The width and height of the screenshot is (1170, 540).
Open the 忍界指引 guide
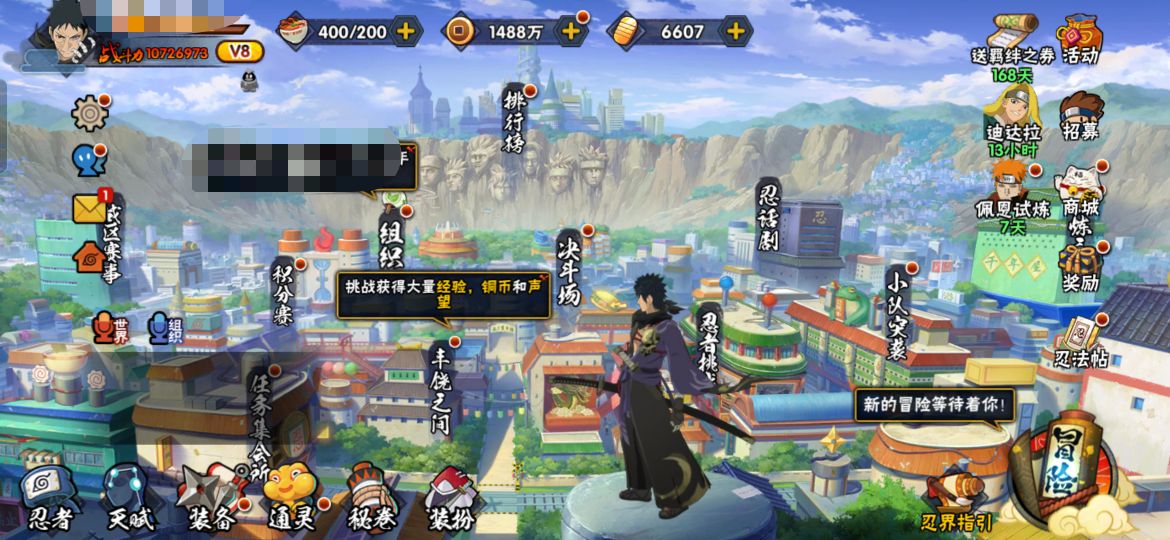click(x=956, y=500)
